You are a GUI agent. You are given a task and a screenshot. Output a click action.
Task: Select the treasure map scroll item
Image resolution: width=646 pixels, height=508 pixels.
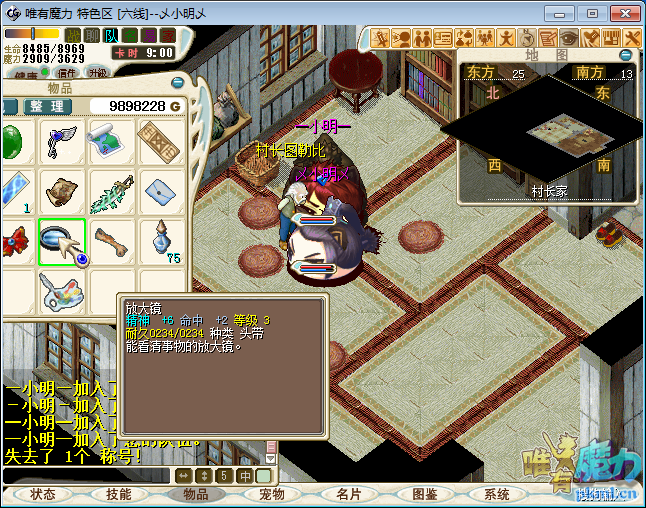point(110,143)
